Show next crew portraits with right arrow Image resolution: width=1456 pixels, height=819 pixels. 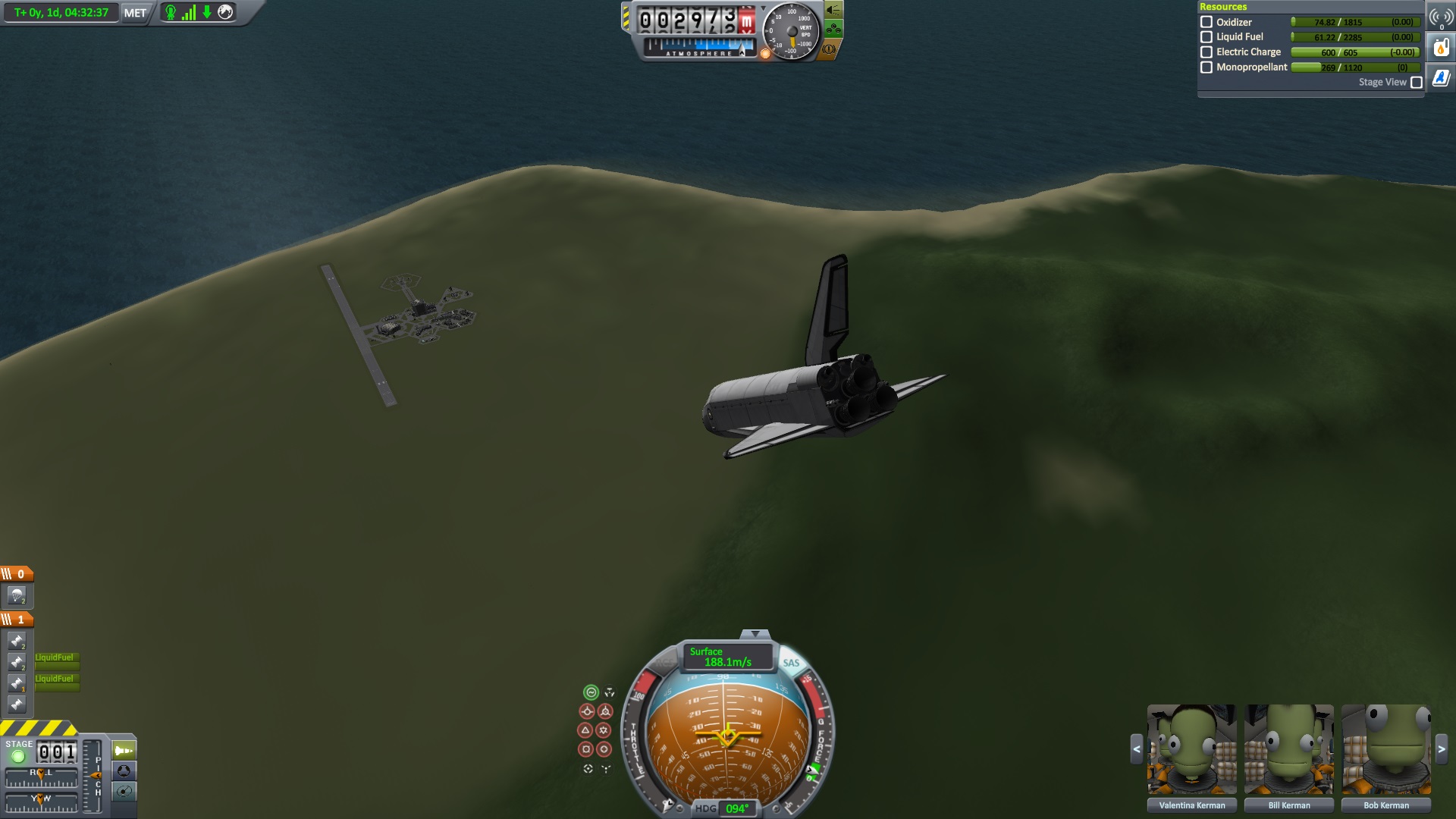(1442, 749)
